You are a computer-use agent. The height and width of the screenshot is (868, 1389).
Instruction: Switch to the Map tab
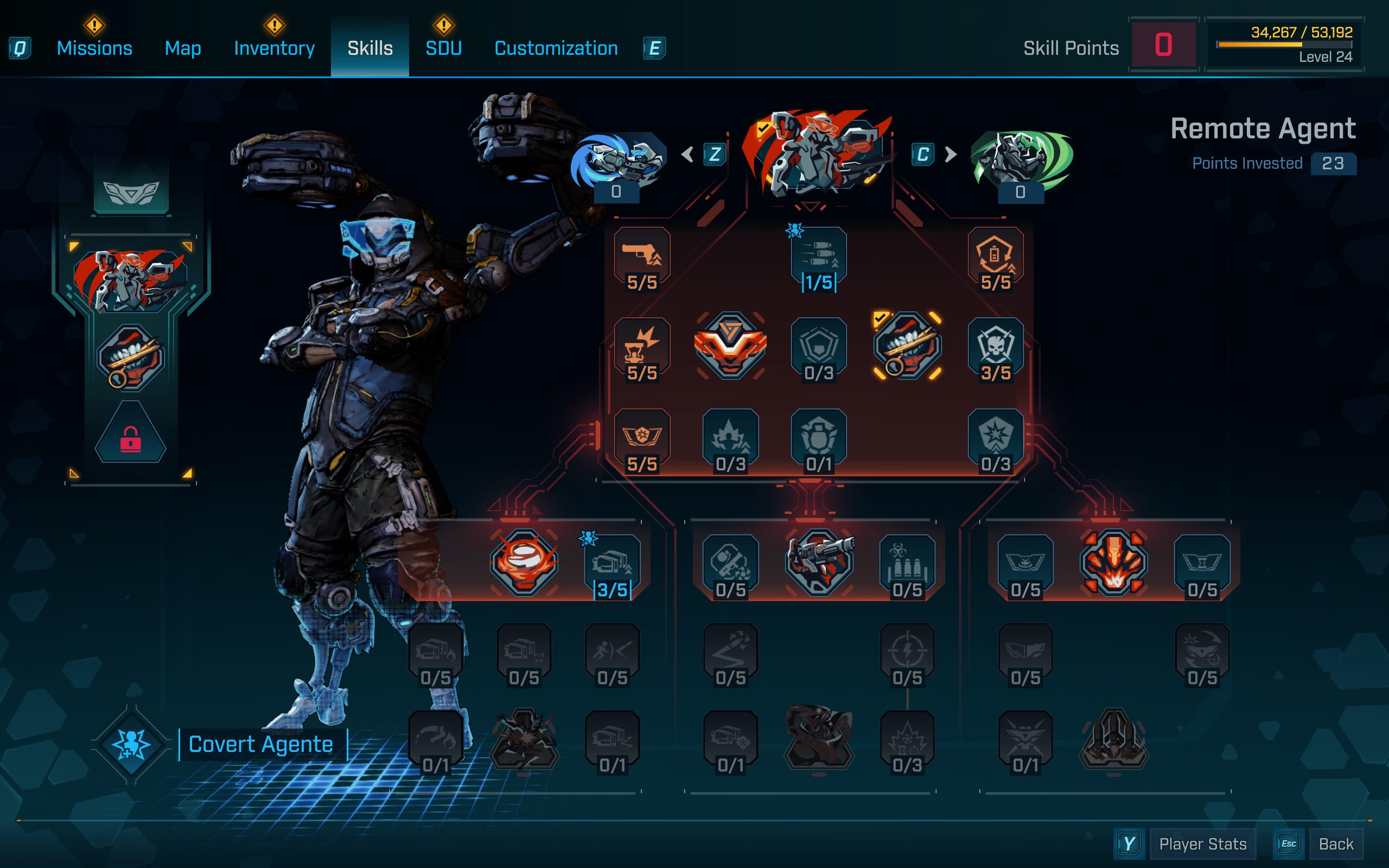[182, 48]
